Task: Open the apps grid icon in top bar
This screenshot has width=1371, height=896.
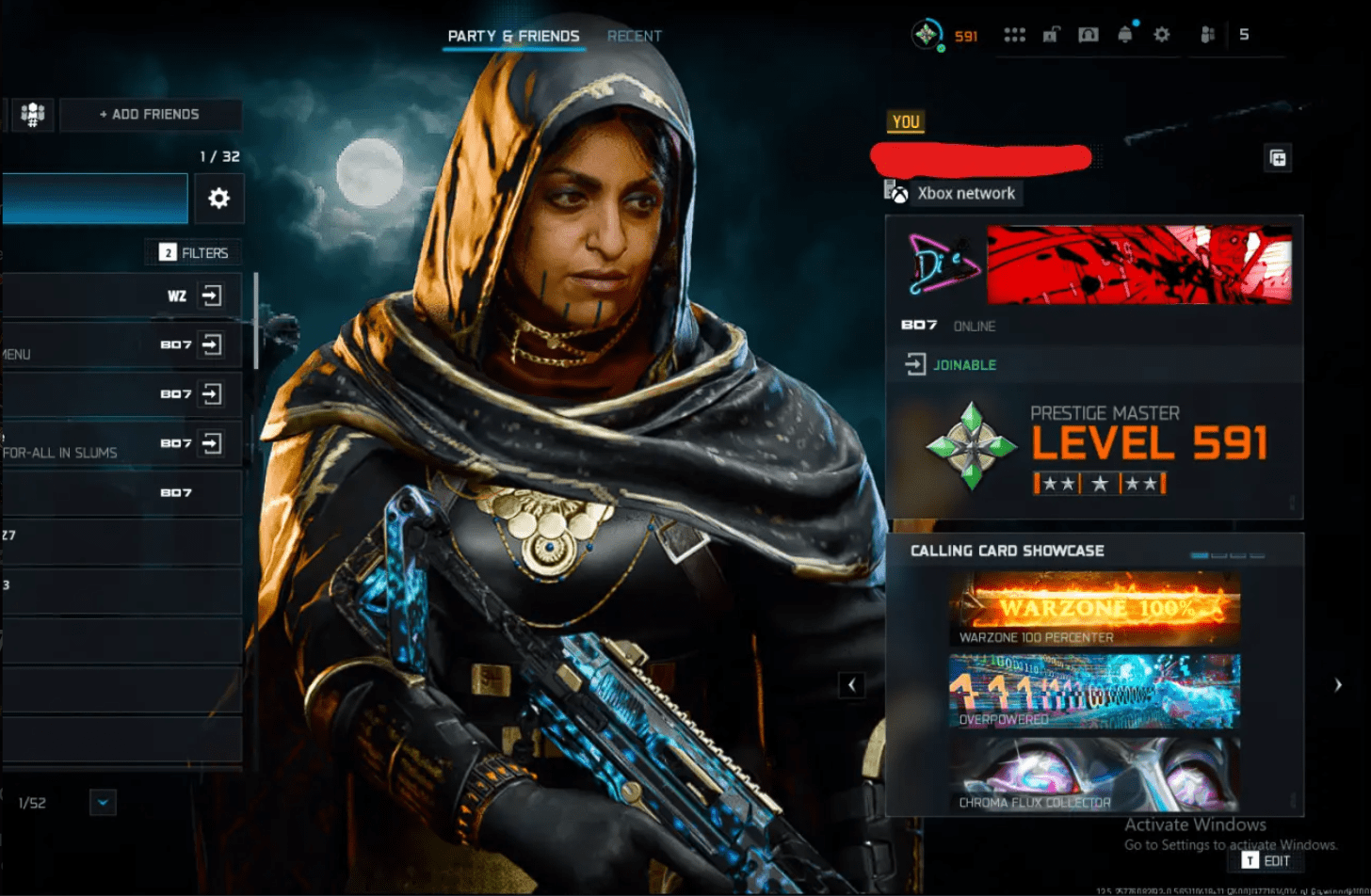Action: 1014,35
